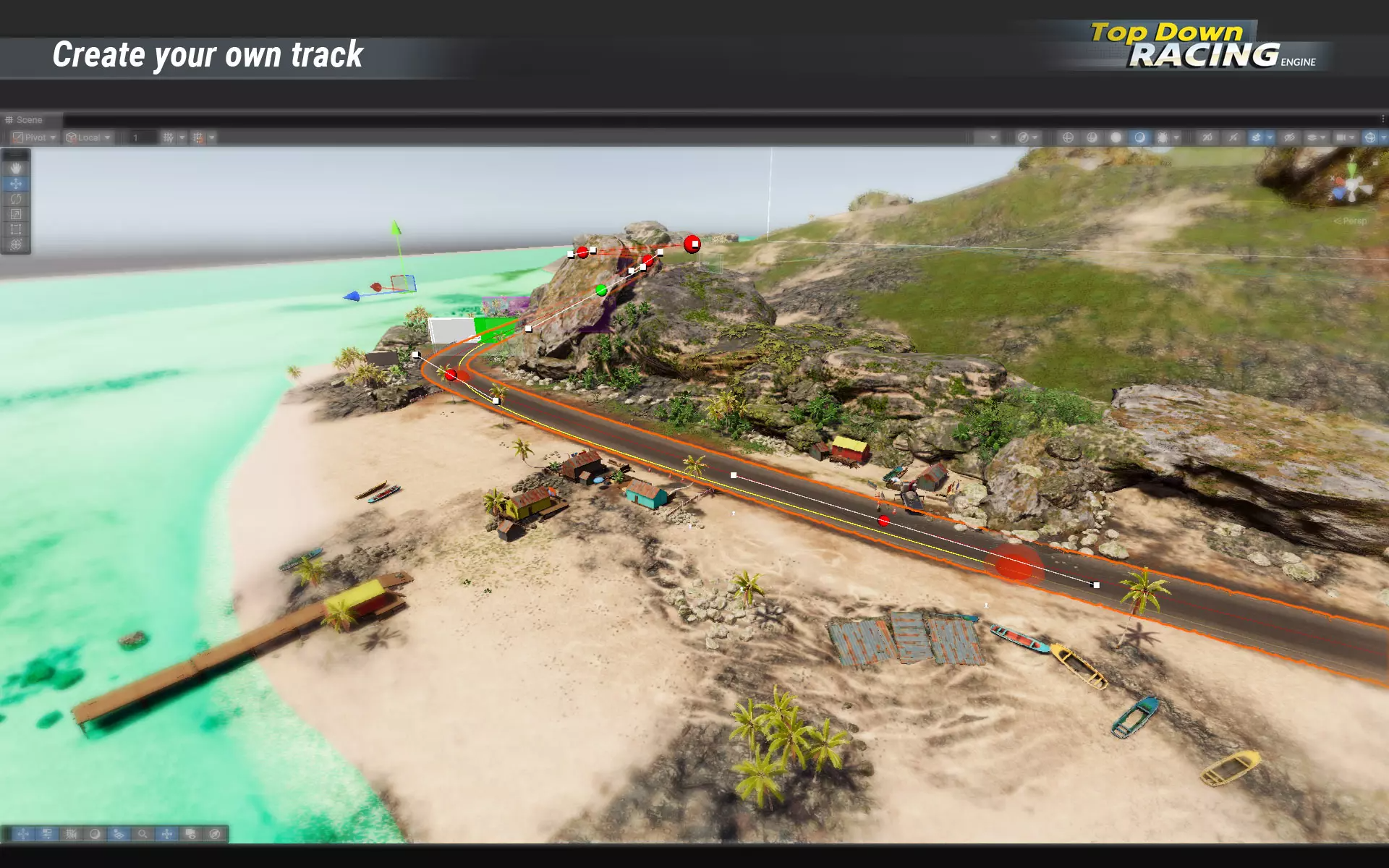Toggle hidden objects visibility (crossed eye)
1389x868 pixels.
coord(1289,137)
